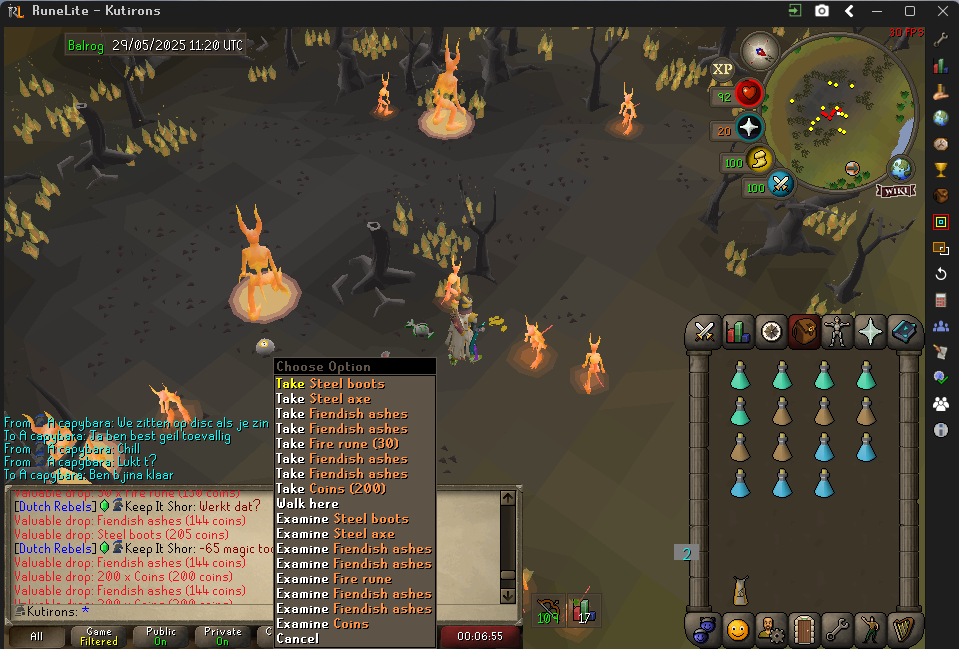
Task: Pick Take Coins (200) from the menu
Action: (330, 488)
